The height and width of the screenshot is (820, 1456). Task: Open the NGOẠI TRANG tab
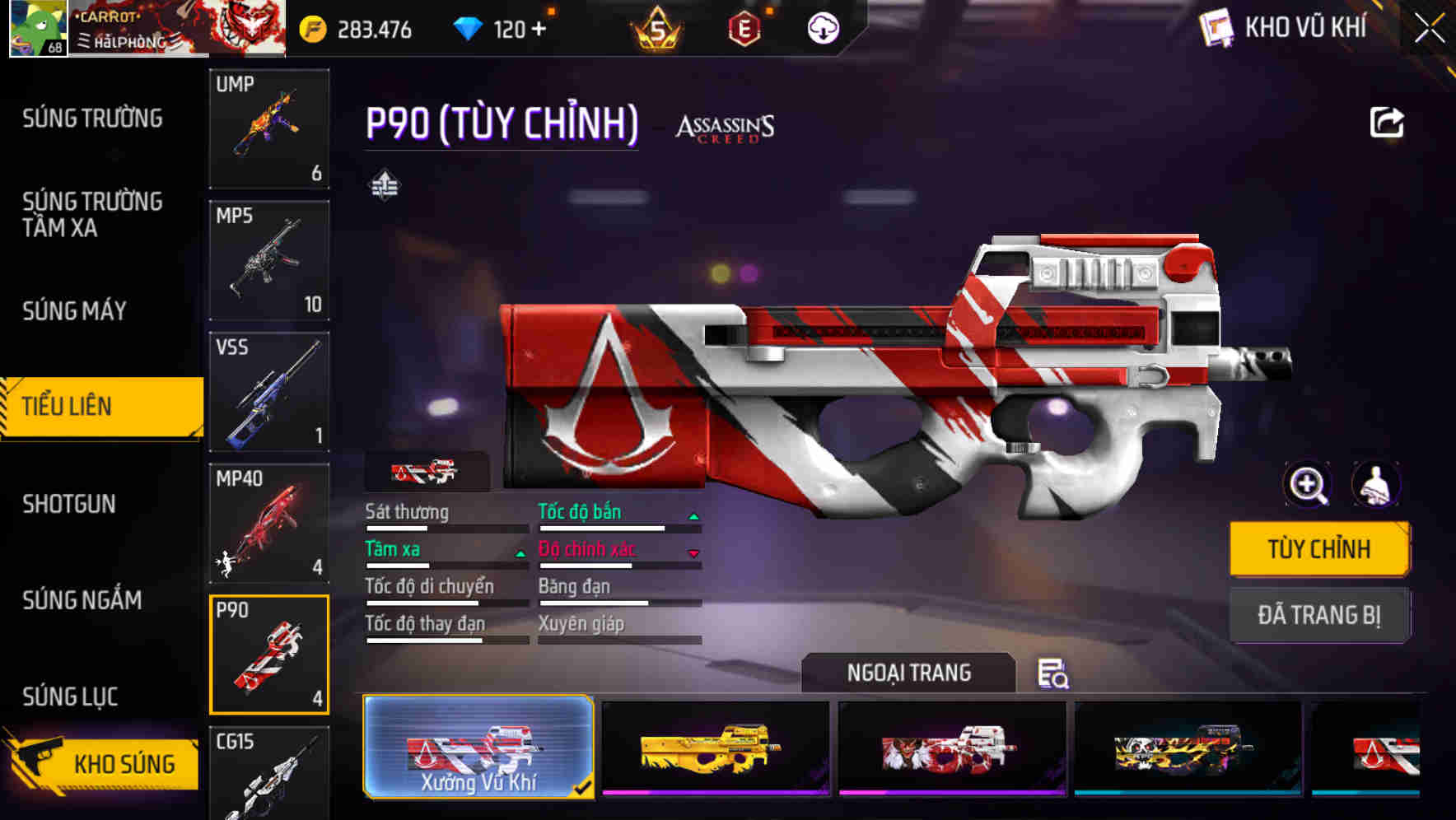908,672
